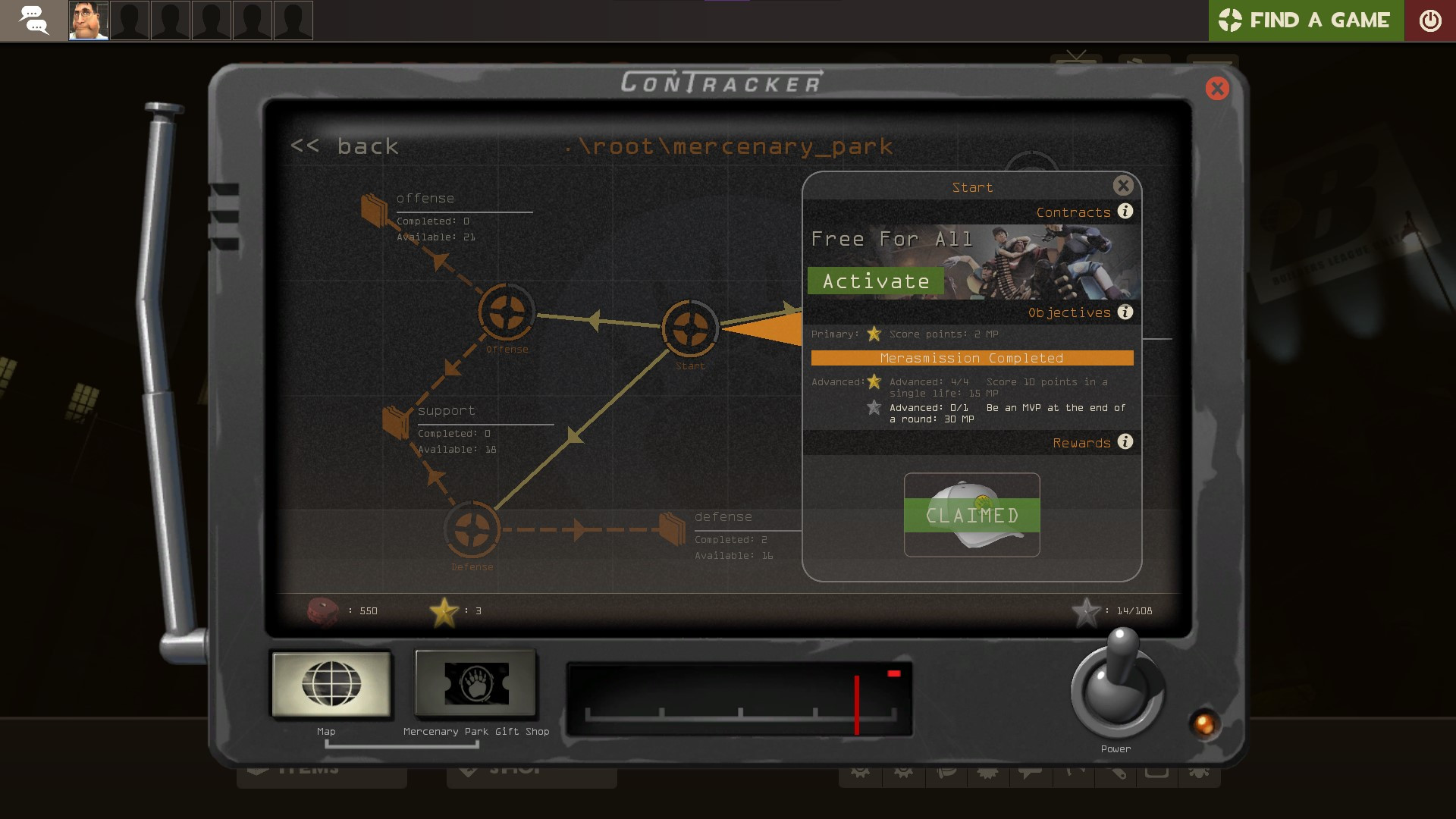View info about Rewards
1456x819 pixels.
1125,443
